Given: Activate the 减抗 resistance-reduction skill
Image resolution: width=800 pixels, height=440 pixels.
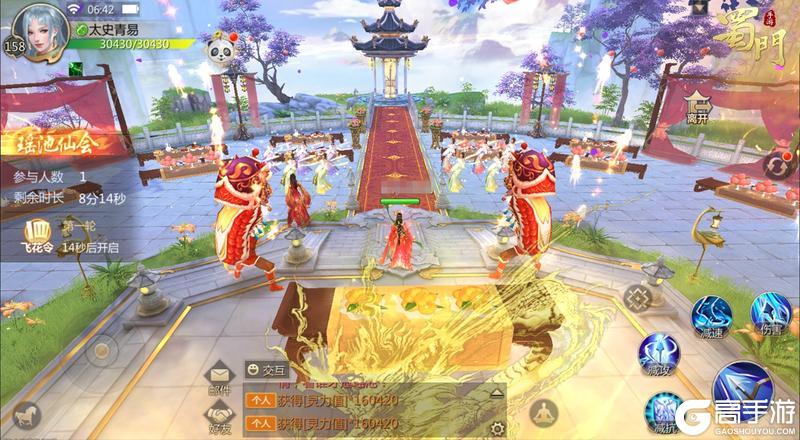Looking at the screenshot, I should (x=661, y=410).
